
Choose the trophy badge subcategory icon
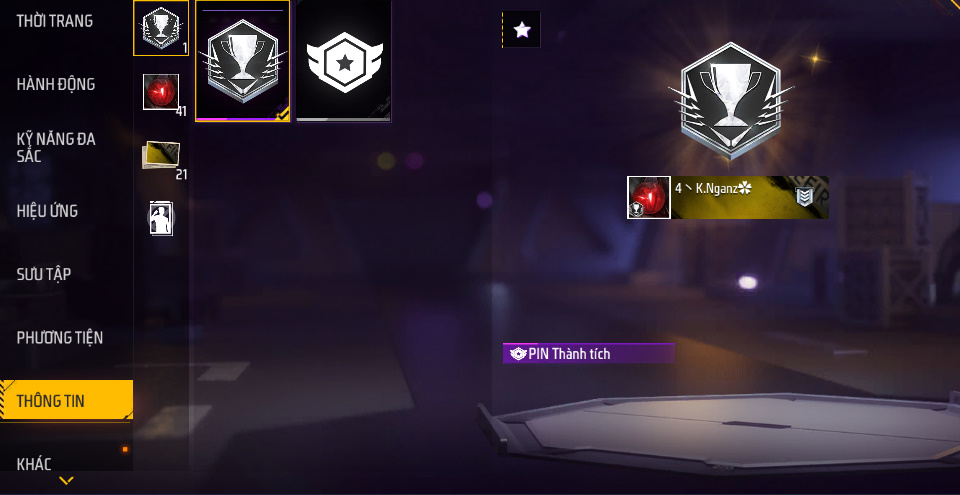pos(160,28)
